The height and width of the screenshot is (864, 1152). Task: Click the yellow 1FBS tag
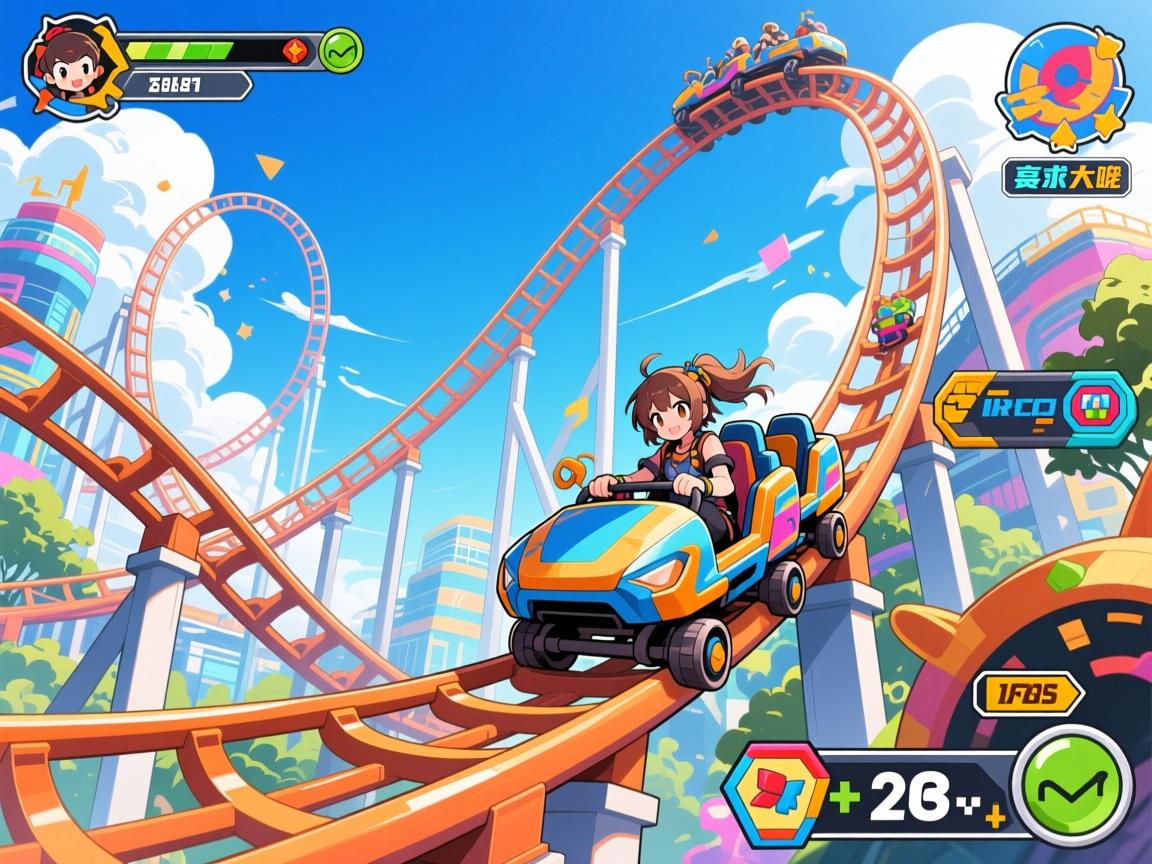1027,693
